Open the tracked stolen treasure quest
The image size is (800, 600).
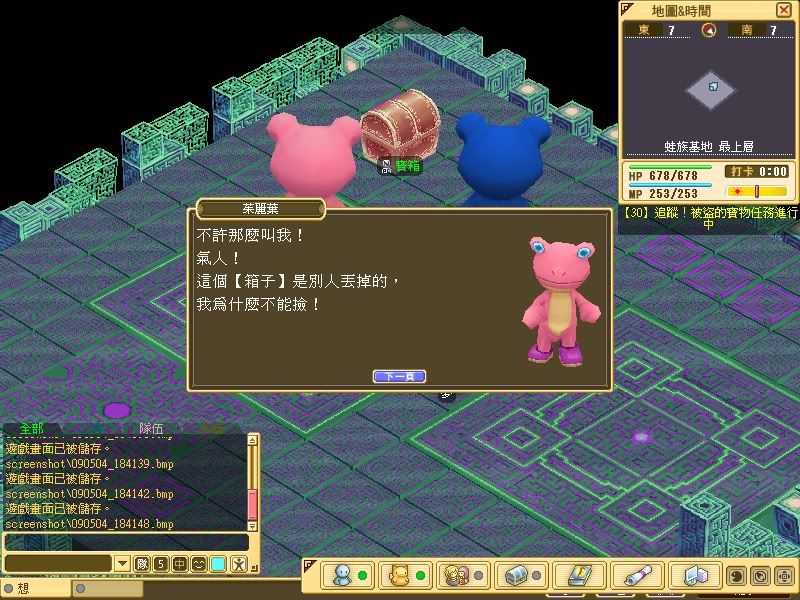click(710, 217)
